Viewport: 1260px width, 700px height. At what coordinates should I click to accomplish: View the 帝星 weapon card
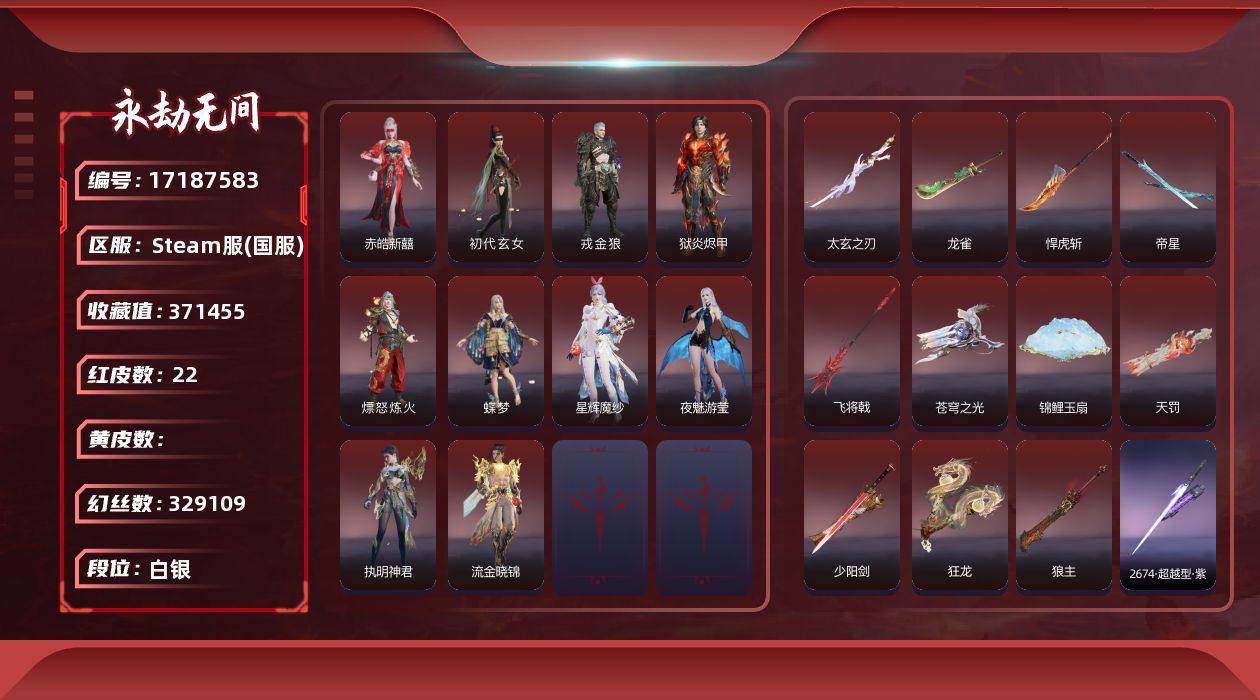[x=1168, y=187]
